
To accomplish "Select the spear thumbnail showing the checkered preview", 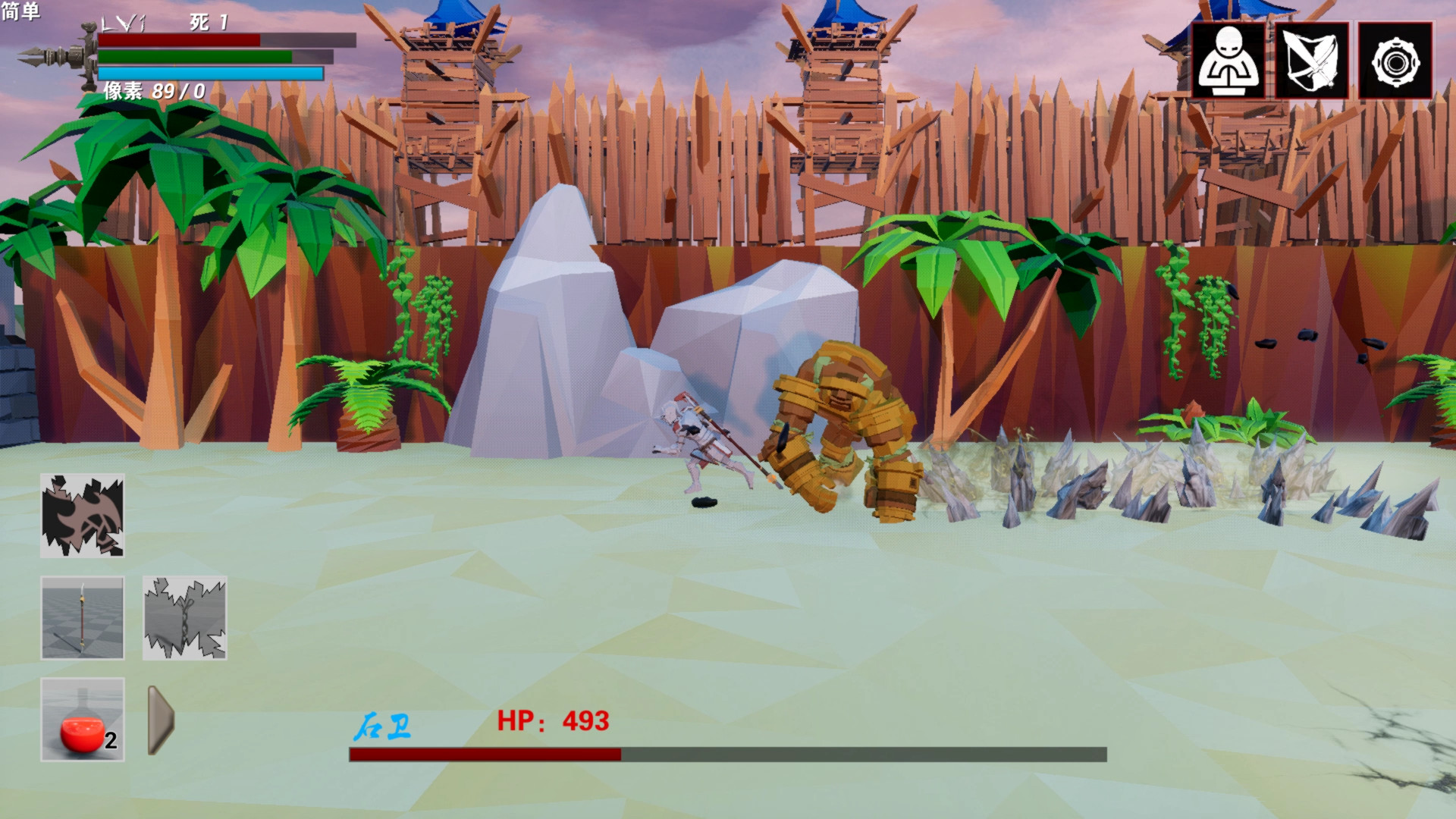I will coord(82,617).
